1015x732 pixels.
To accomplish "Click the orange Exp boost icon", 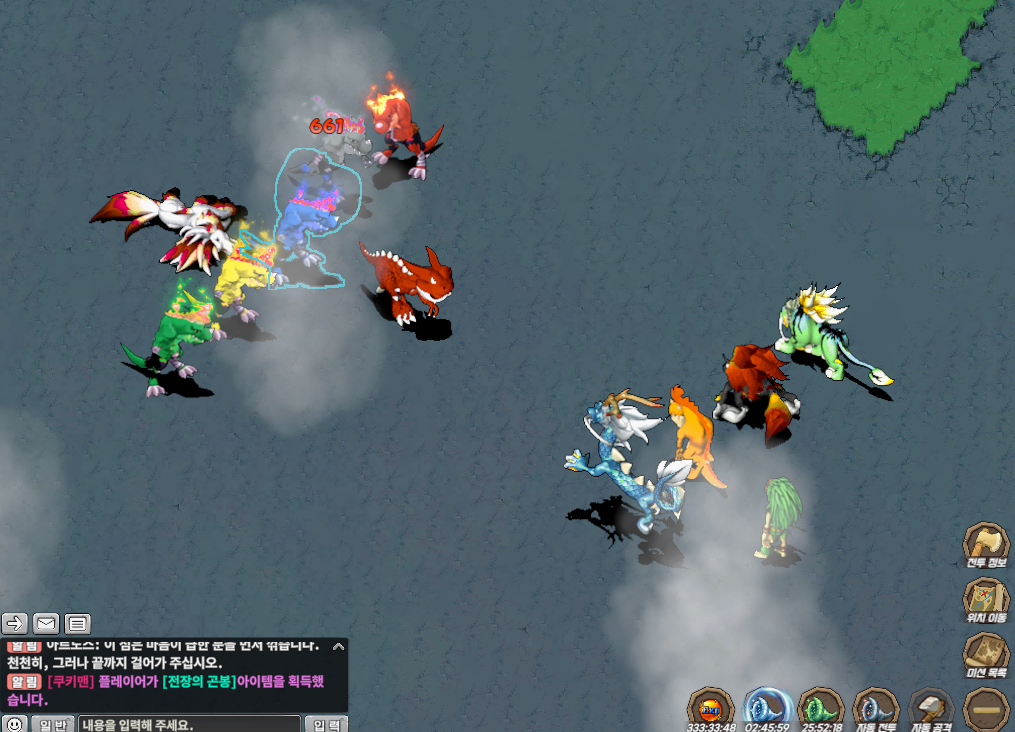I will (x=712, y=709).
